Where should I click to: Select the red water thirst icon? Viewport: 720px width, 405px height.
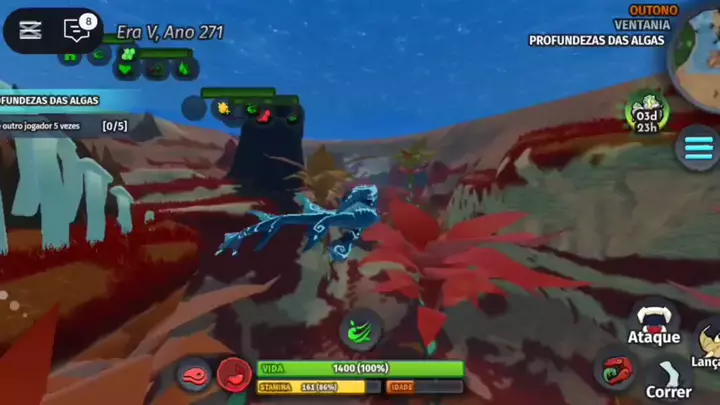point(235,375)
